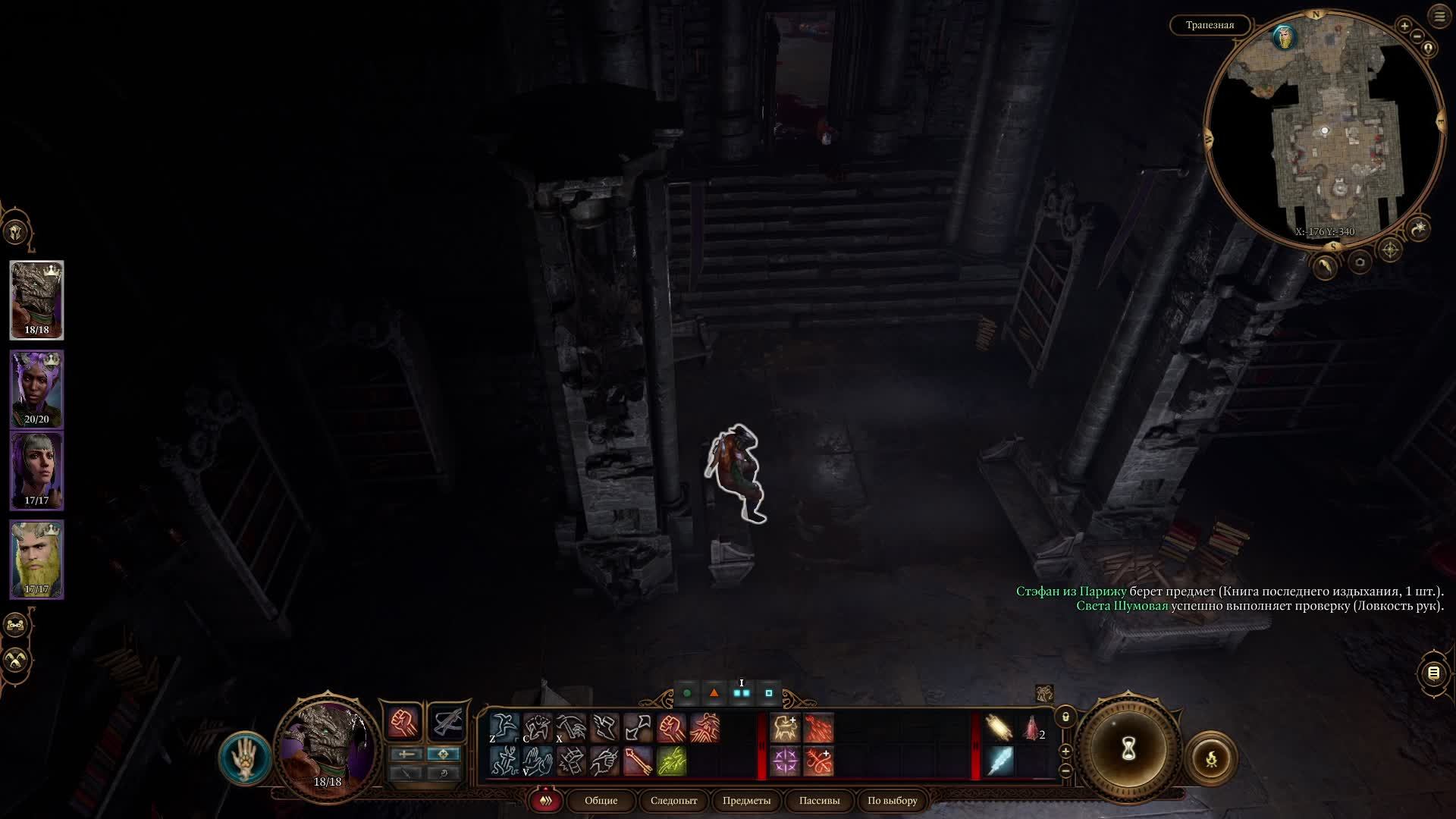Screen dimensions: 1456x819
Task: Open the main menu hamburger button
Action: click(x=1439, y=17)
